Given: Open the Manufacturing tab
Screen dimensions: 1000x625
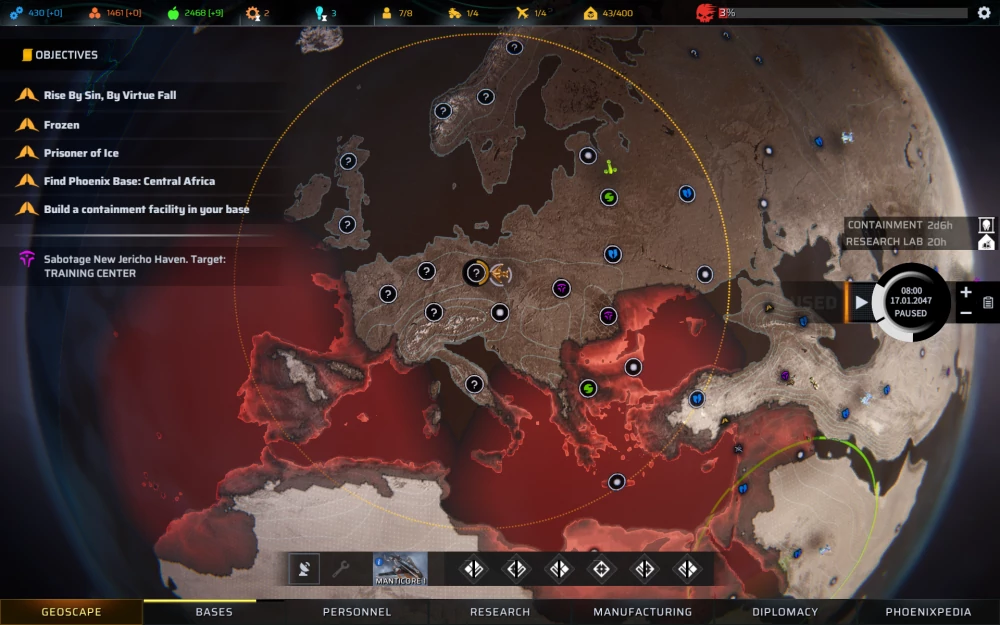Looking at the screenshot, I should coord(642,612).
